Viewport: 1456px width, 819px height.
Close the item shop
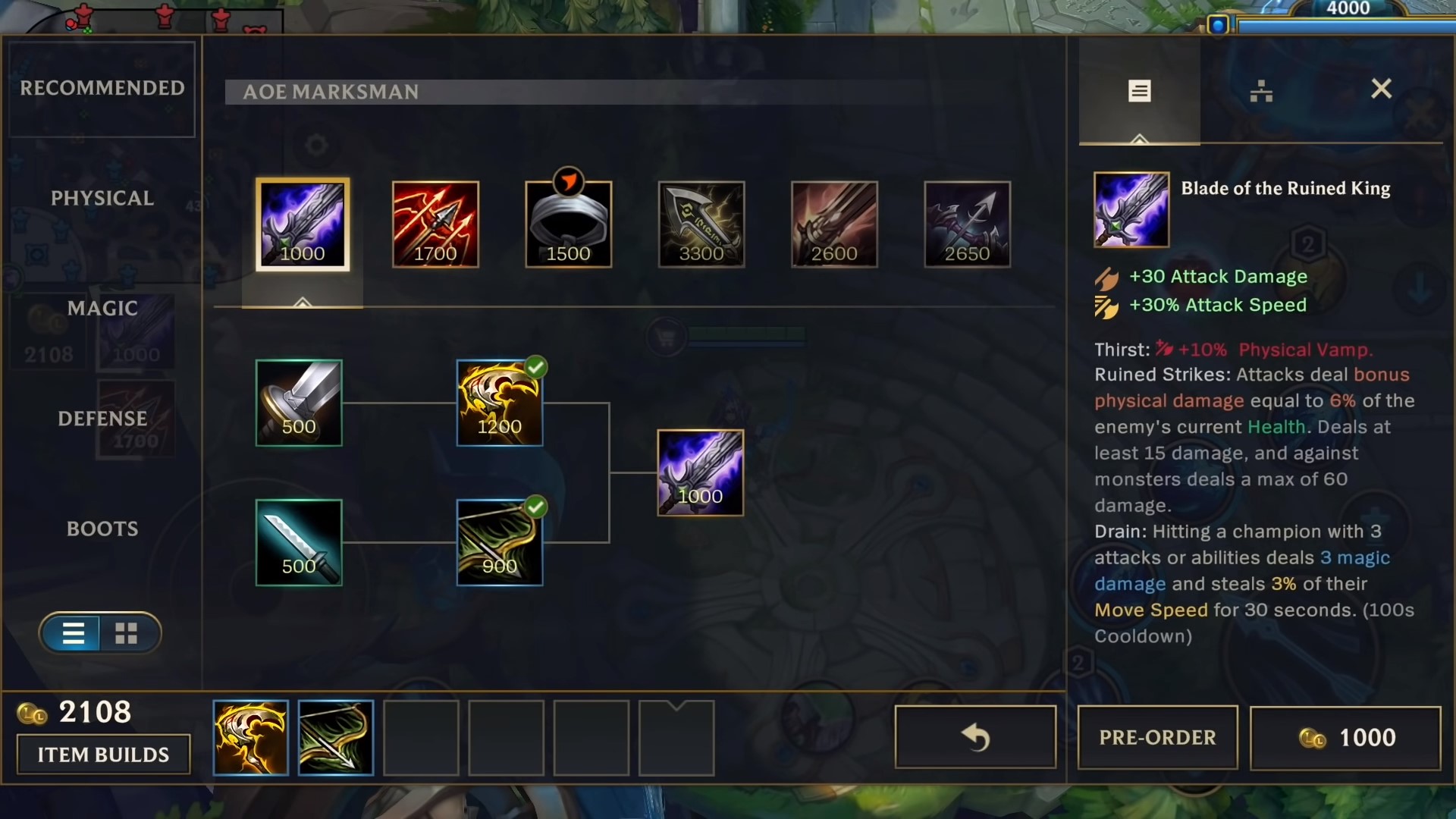pyautogui.click(x=1381, y=89)
